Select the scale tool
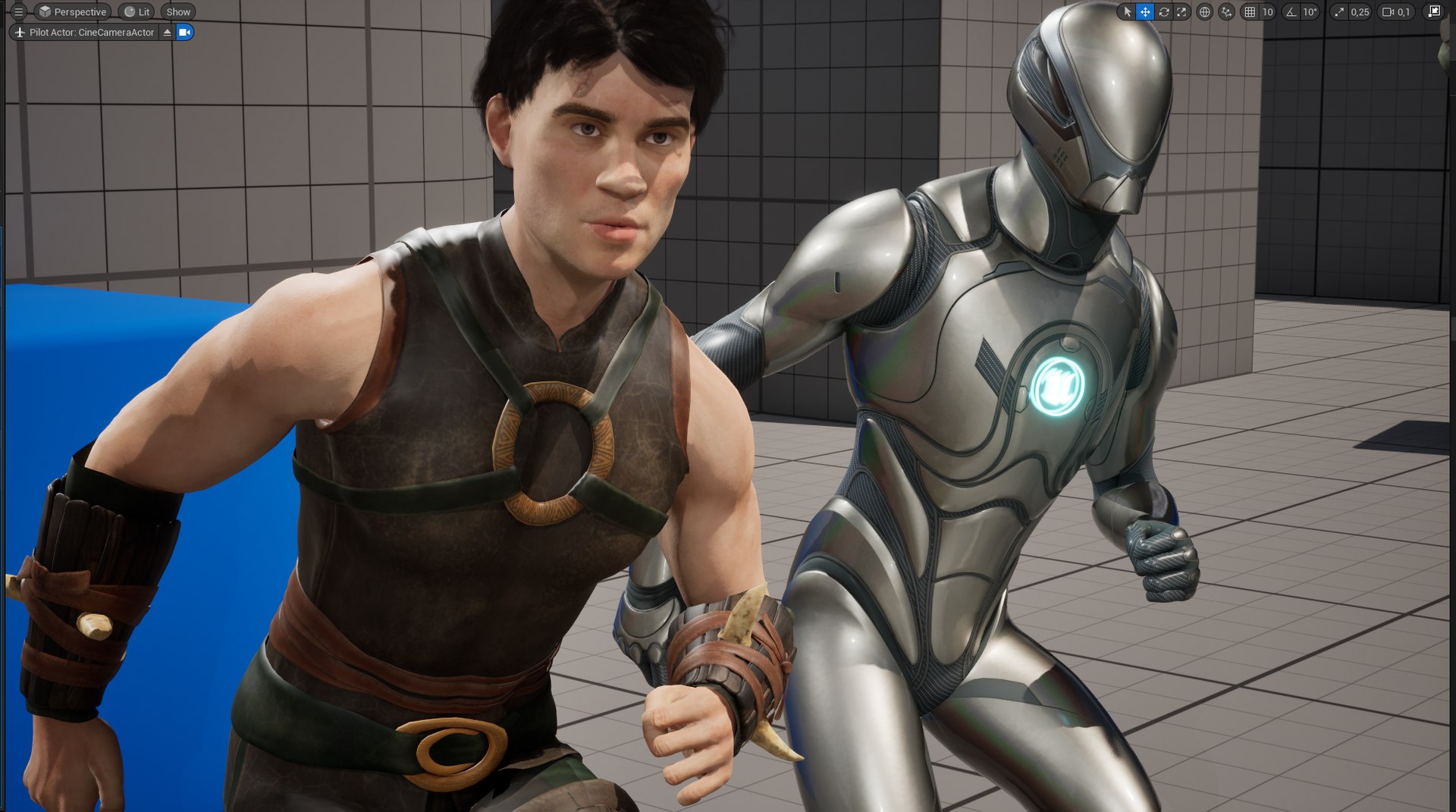Viewport: 1456px width, 812px height. click(x=1181, y=12)
